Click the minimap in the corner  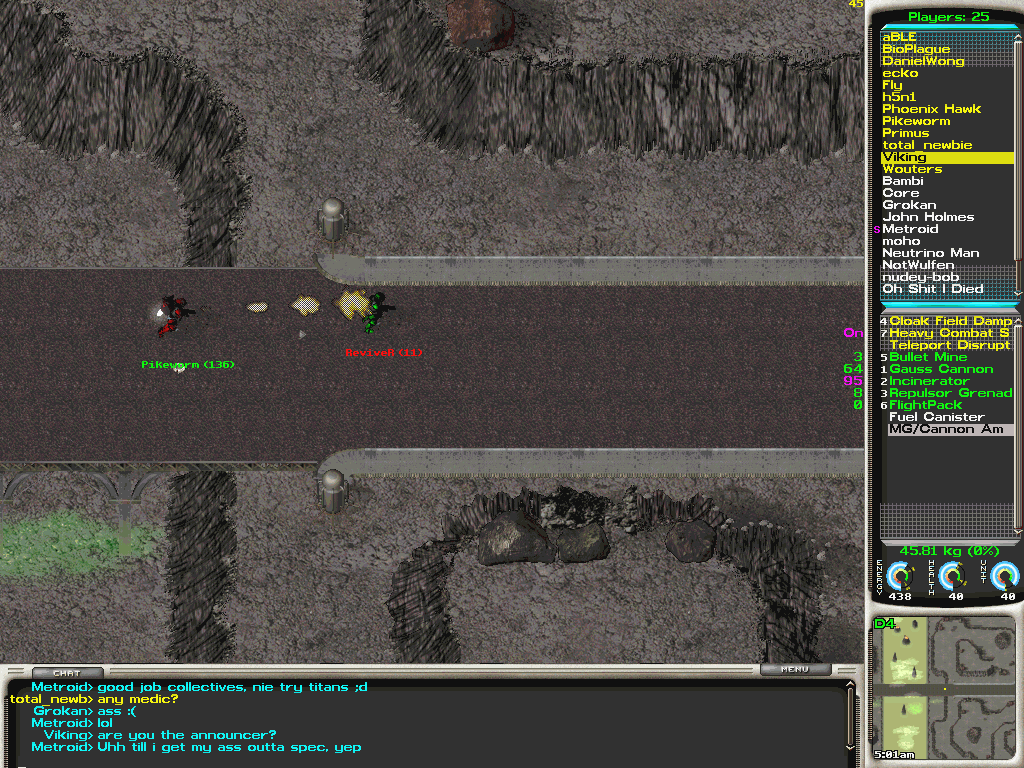(x=944, y=689)
